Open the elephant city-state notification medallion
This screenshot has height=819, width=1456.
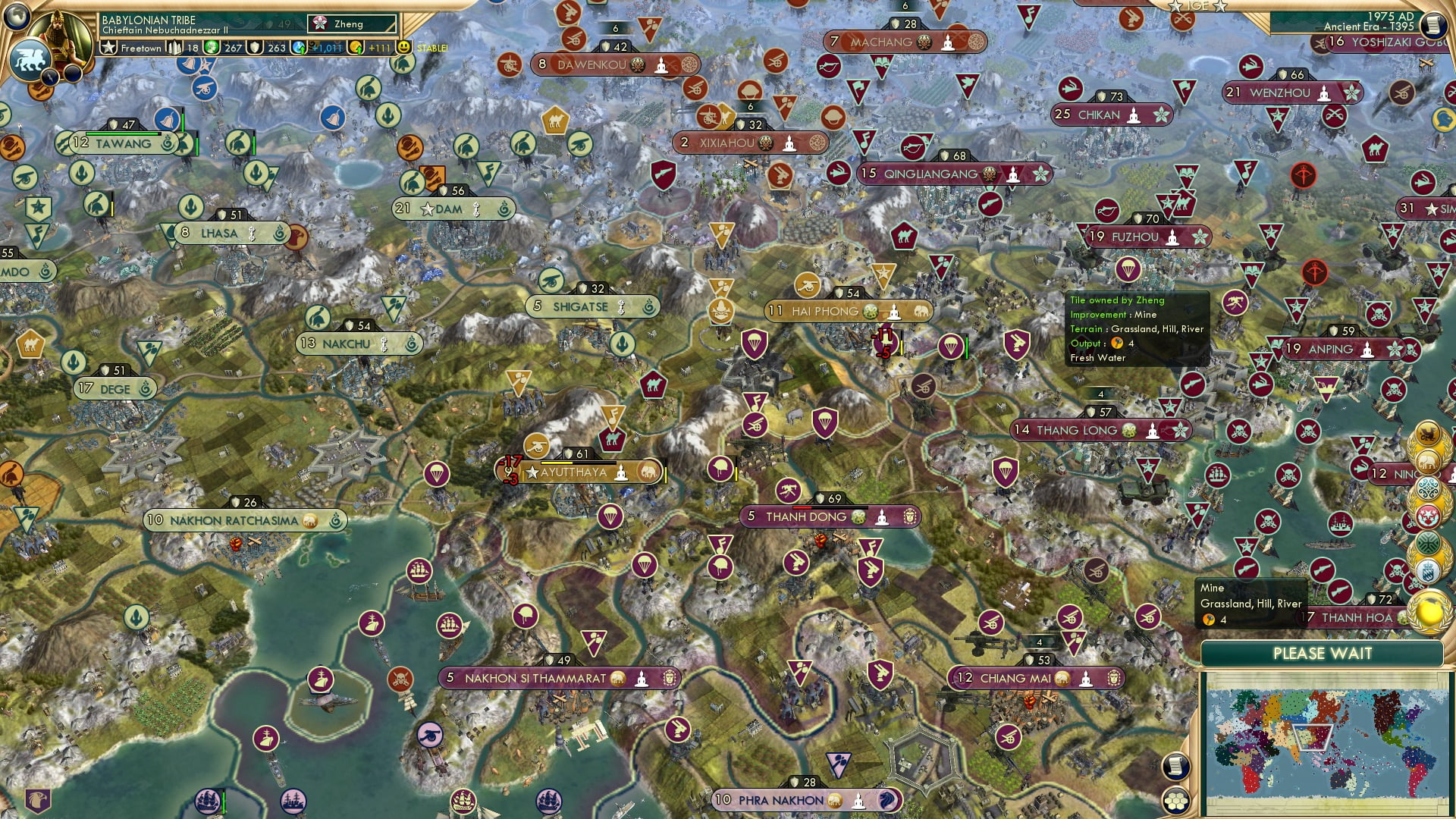(x=1429, y=461)
